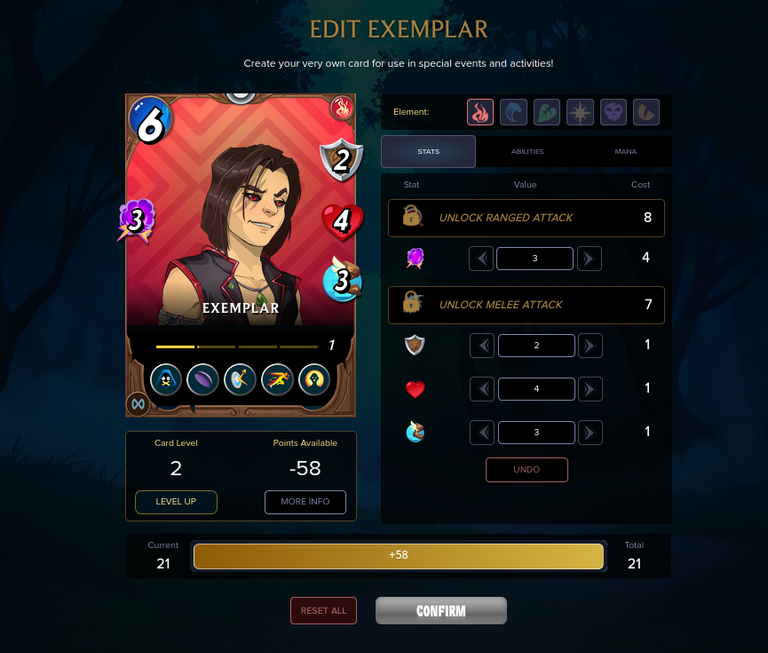This screenshot has width=768, height=653.
Task: Select the Fire element icon
Action: 480,112
